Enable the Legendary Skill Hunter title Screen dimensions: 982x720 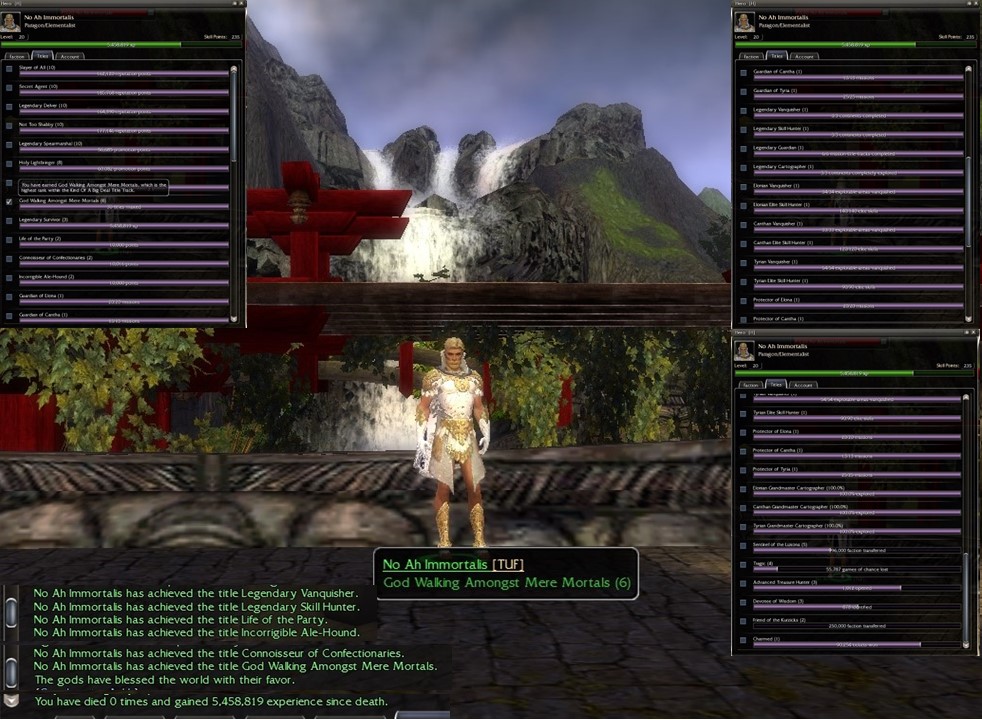point(744,129)
